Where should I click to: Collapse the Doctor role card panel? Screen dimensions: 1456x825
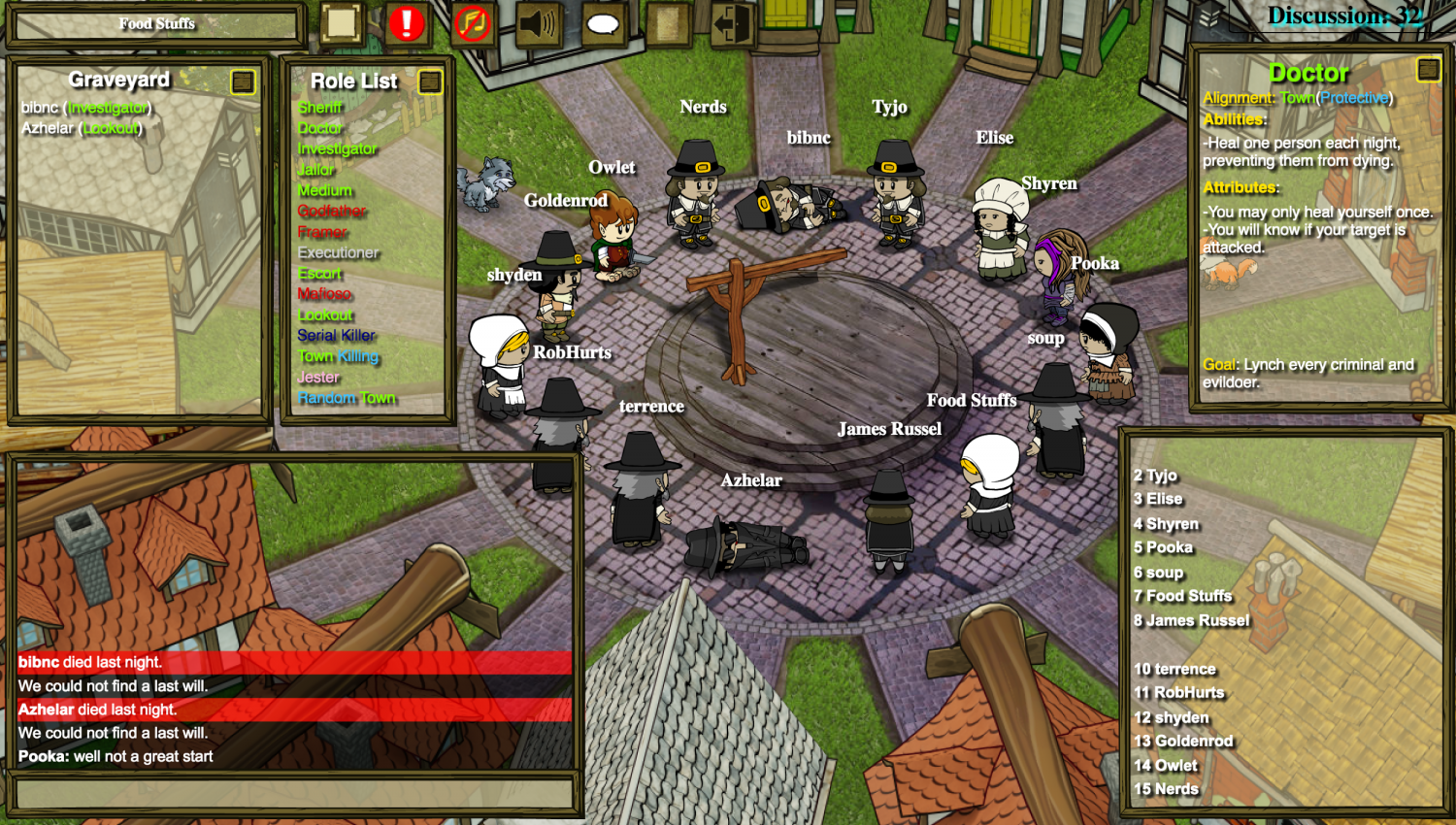pos(1428,69)
